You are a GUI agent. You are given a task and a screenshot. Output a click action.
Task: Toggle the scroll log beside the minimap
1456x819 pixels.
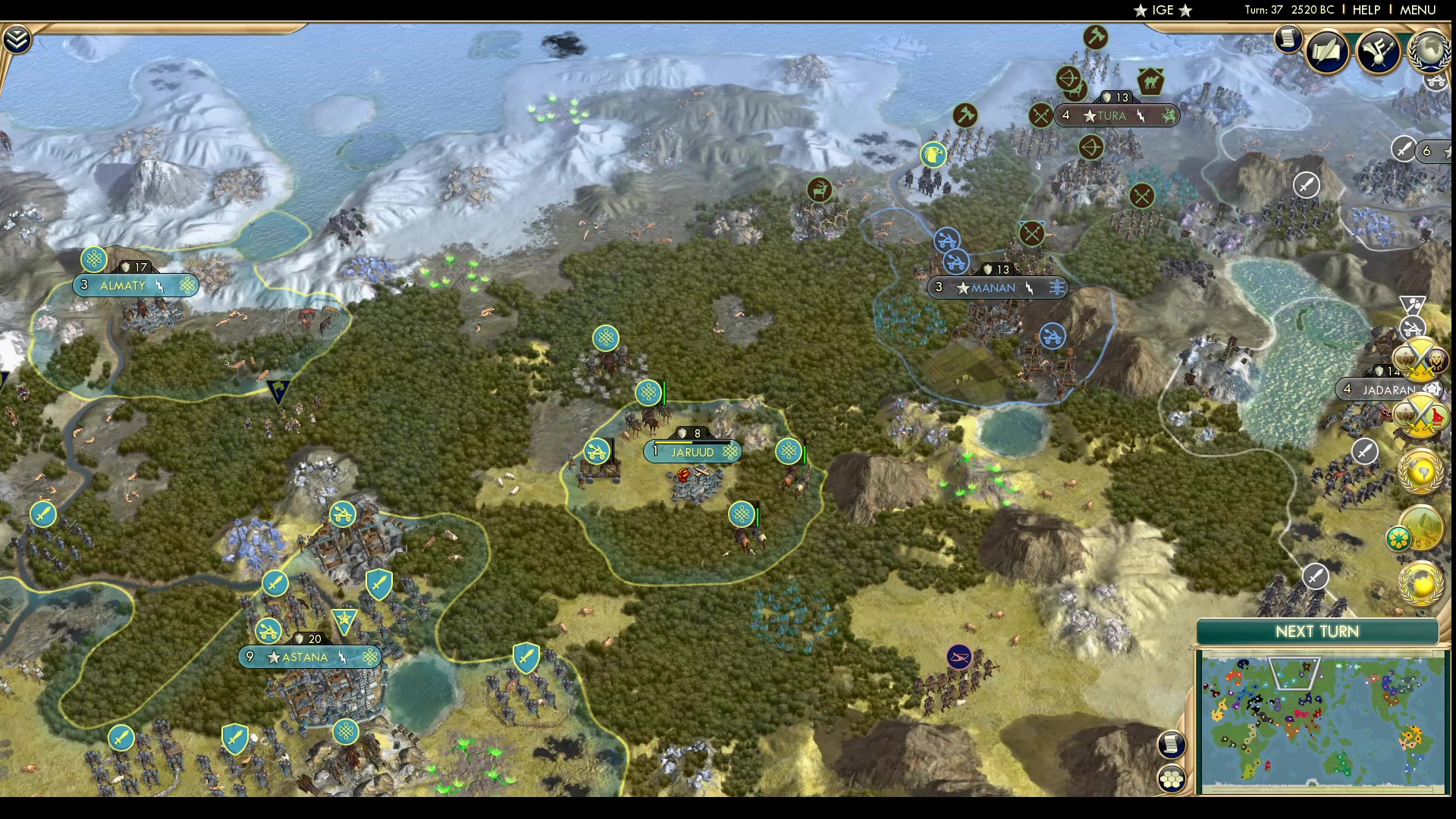pos(1172,745)
